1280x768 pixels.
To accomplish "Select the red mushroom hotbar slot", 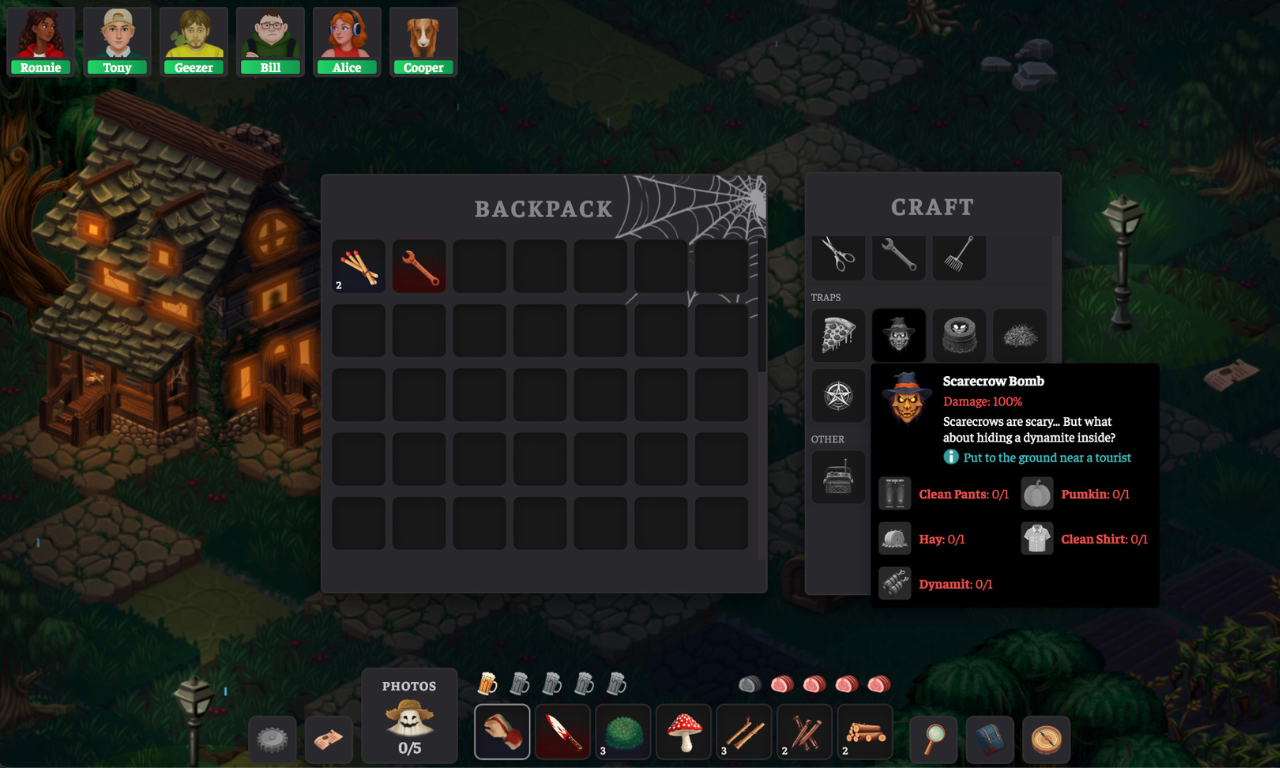I will tap(684, 732).
